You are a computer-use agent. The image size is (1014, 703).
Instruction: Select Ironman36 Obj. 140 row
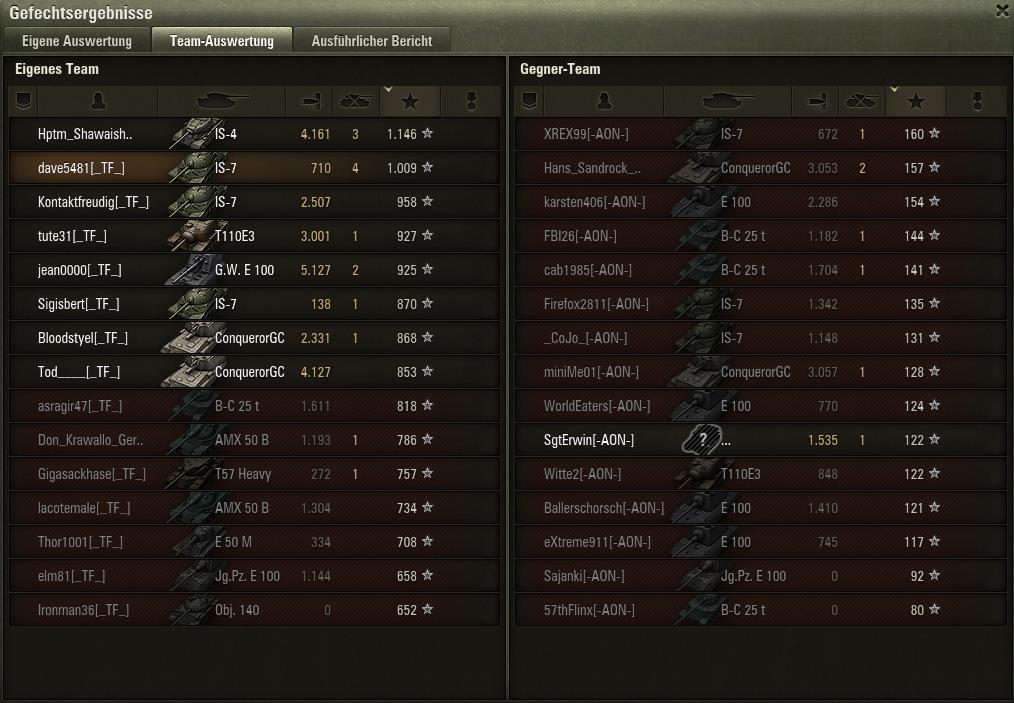pyautogui.click(x=254, y=610)
